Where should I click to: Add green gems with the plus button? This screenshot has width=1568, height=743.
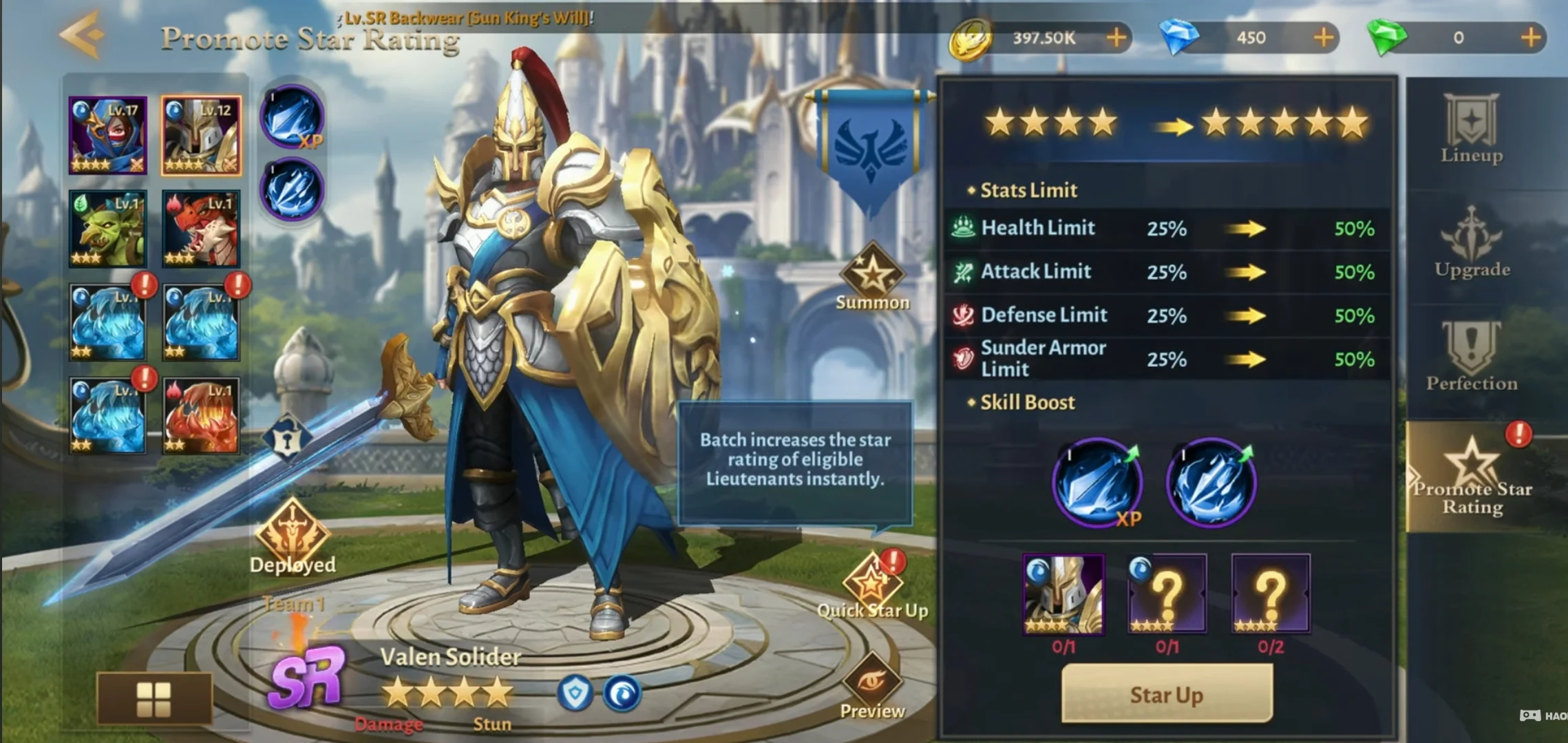[x=1530, y=38]
